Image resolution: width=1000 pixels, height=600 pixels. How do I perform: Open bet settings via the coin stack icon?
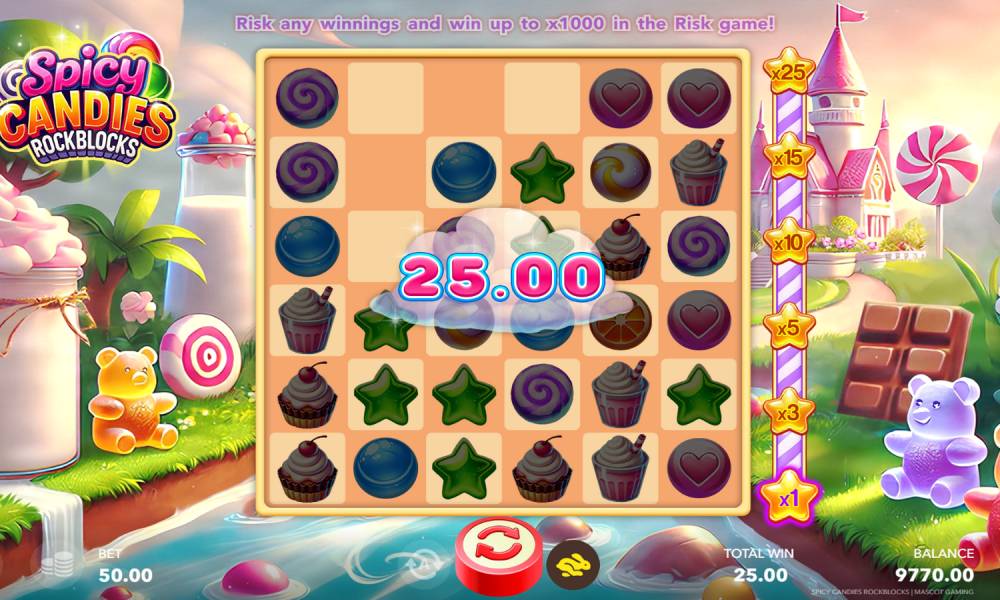click(64, 562)
